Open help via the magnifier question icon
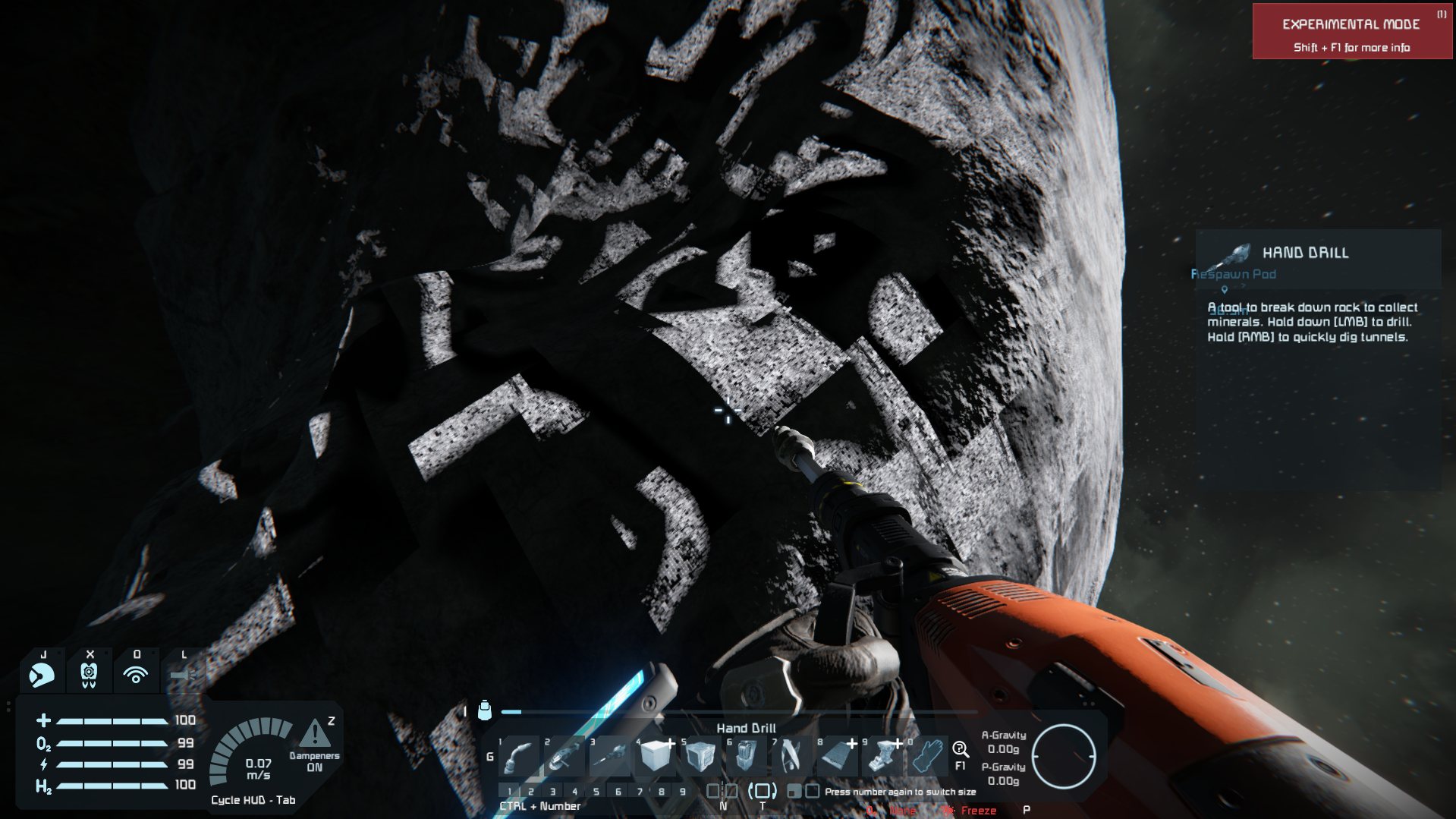Image resolution: width=1456 pixels, height=819 pixels. [x=960, y=751]
